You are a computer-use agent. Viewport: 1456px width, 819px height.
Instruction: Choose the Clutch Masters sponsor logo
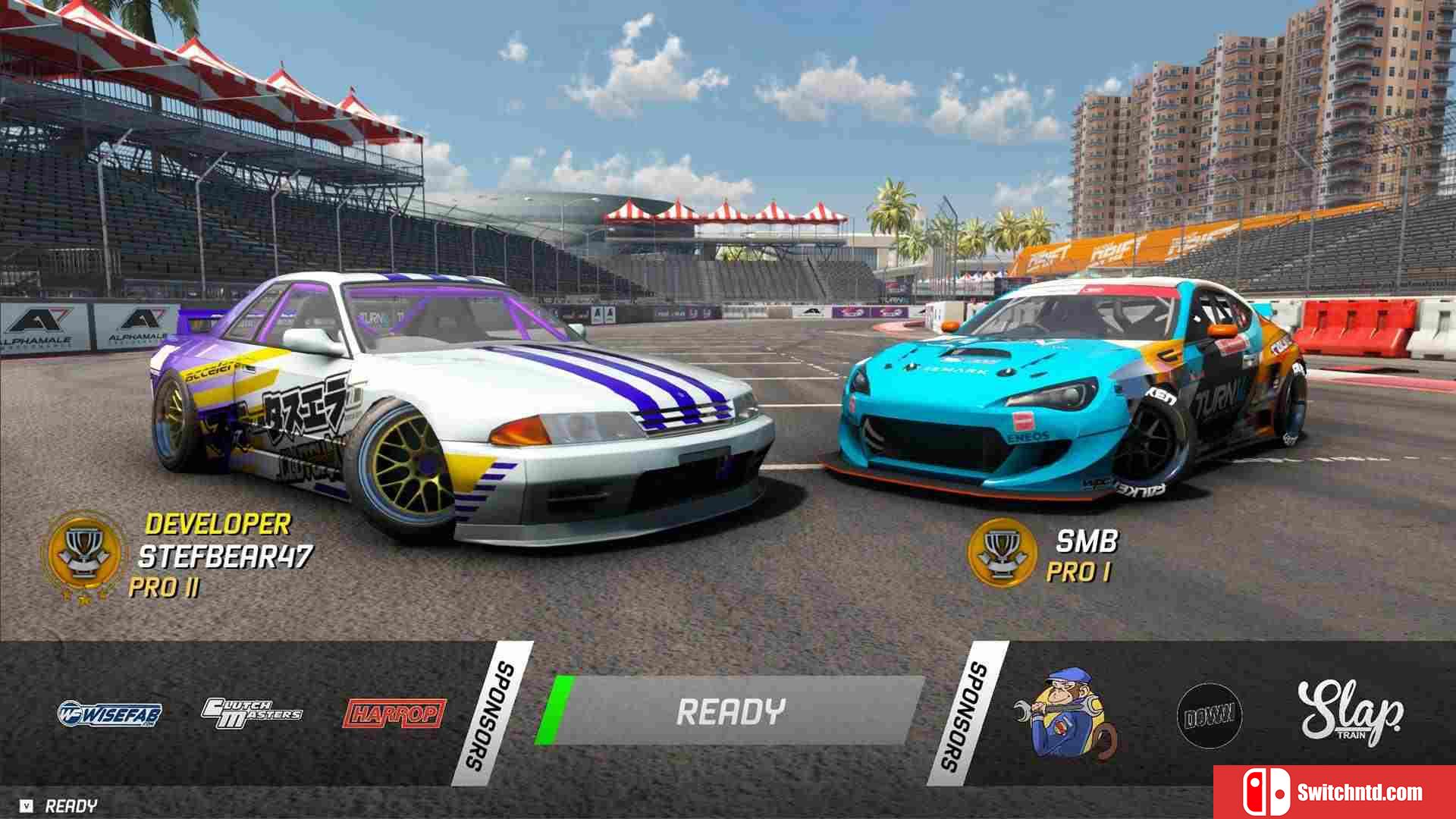pos(251,713)
